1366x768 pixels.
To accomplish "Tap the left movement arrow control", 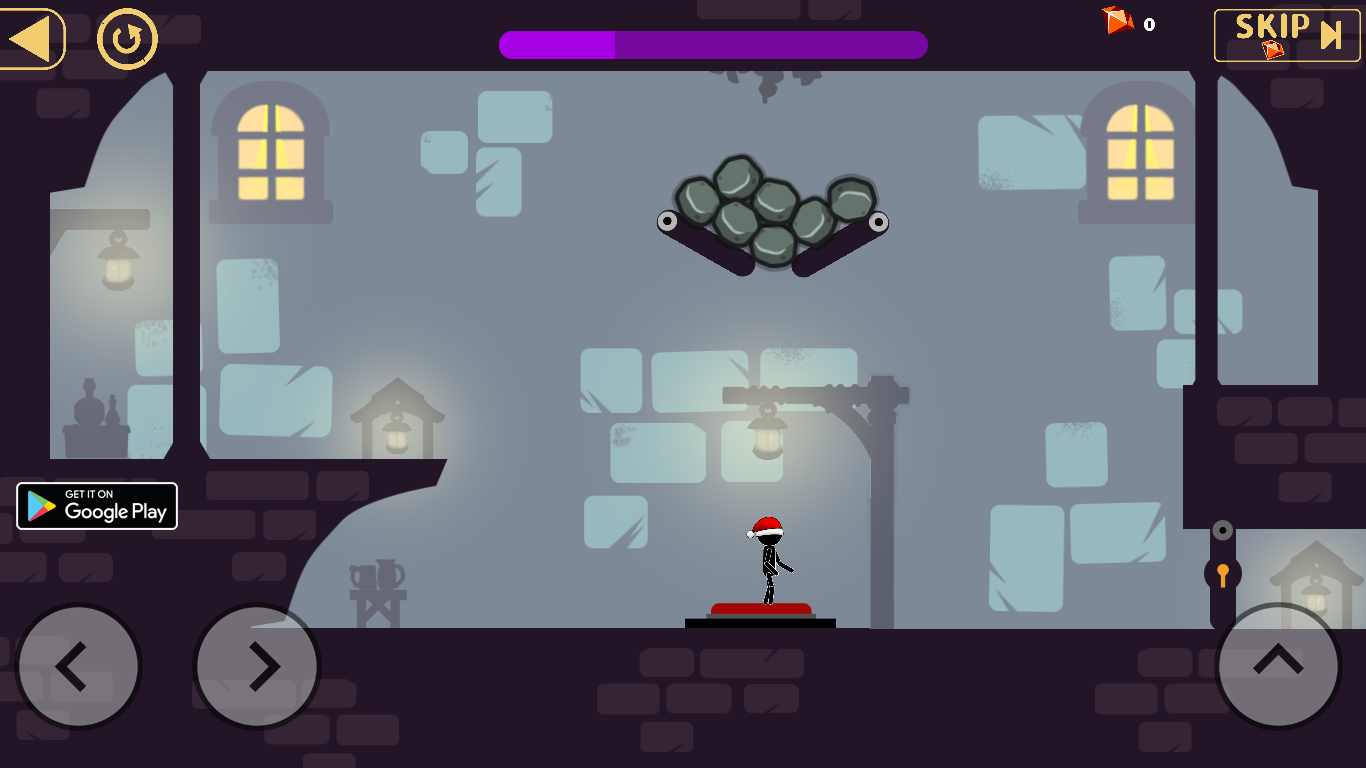I will pos(78,666).
